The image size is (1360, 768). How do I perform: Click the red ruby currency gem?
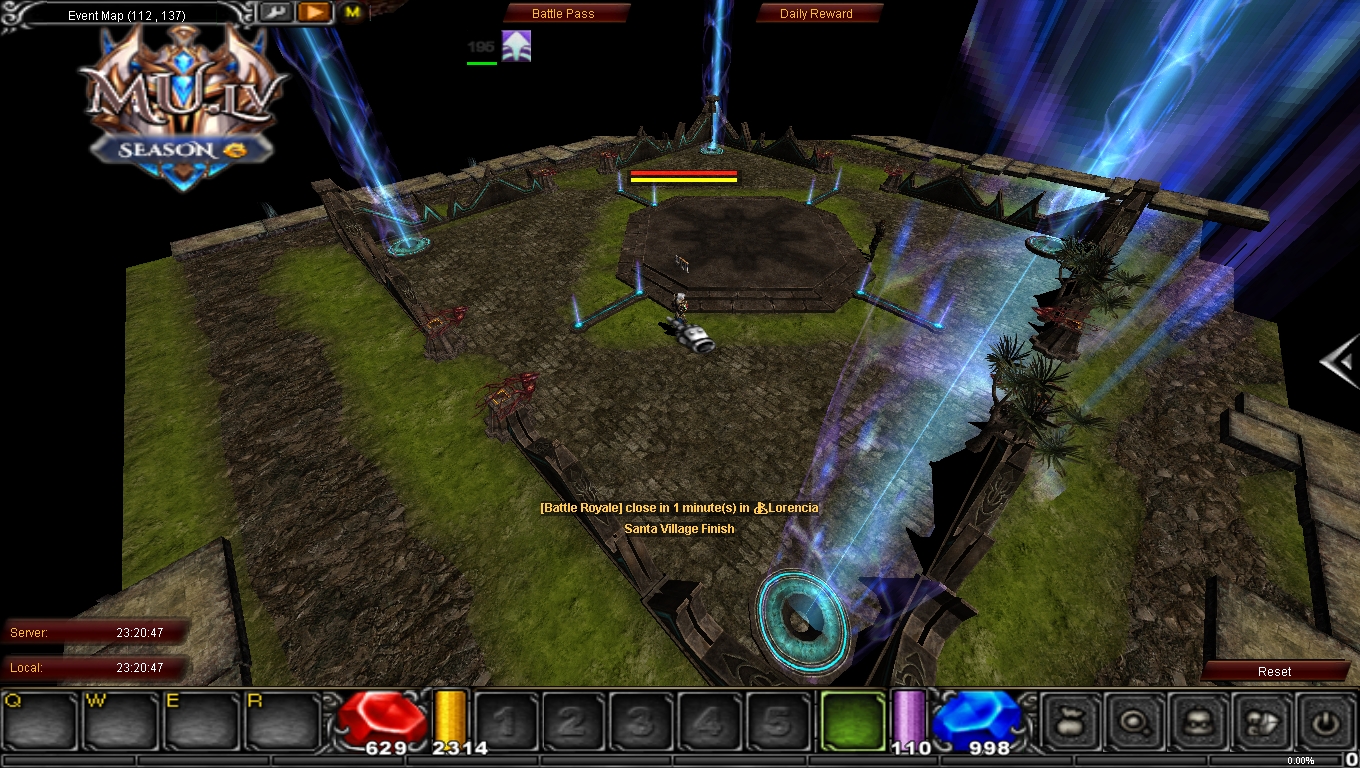tap(383, 718)
